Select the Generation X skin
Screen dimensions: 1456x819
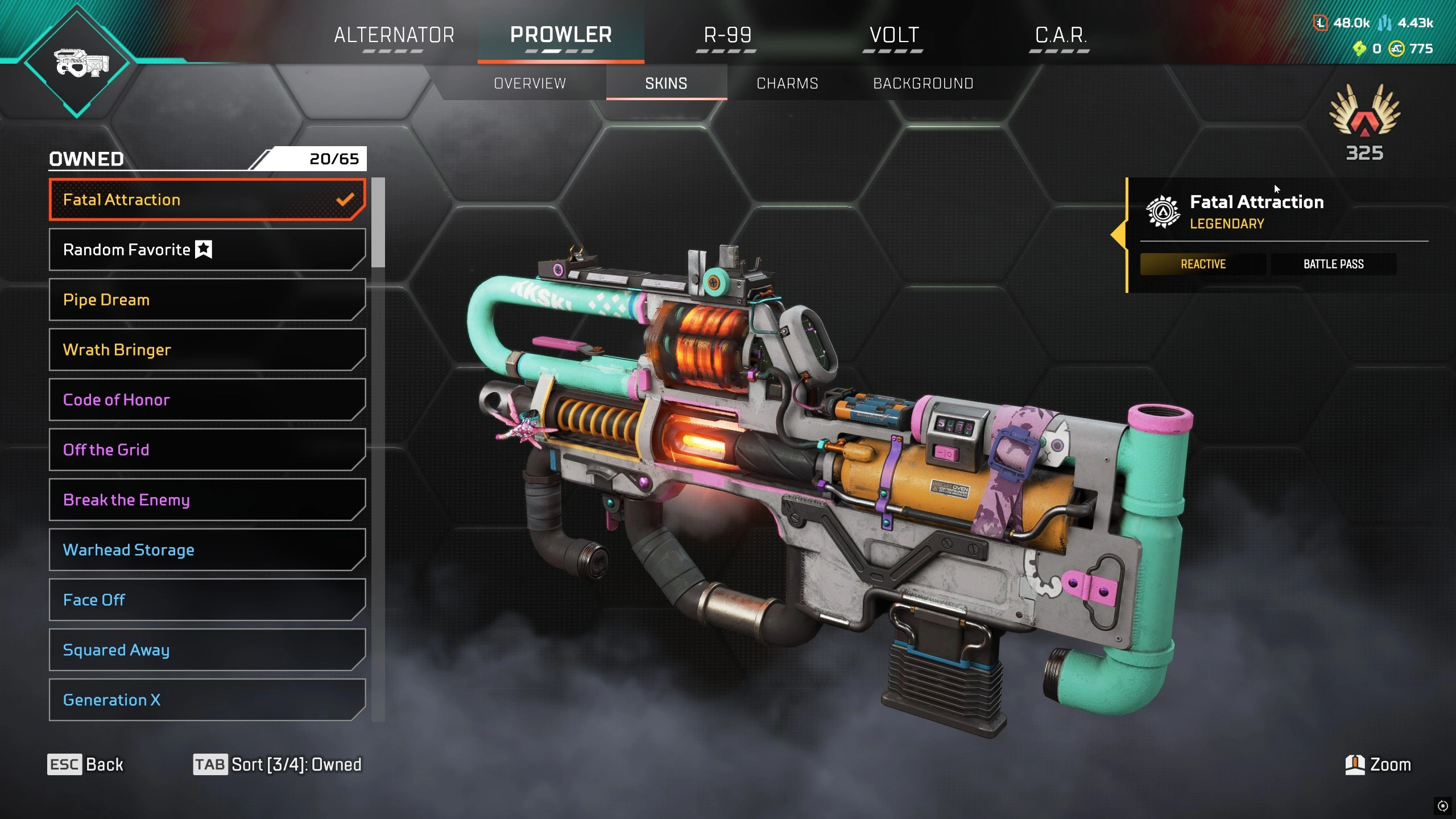(x=207, y=700)
